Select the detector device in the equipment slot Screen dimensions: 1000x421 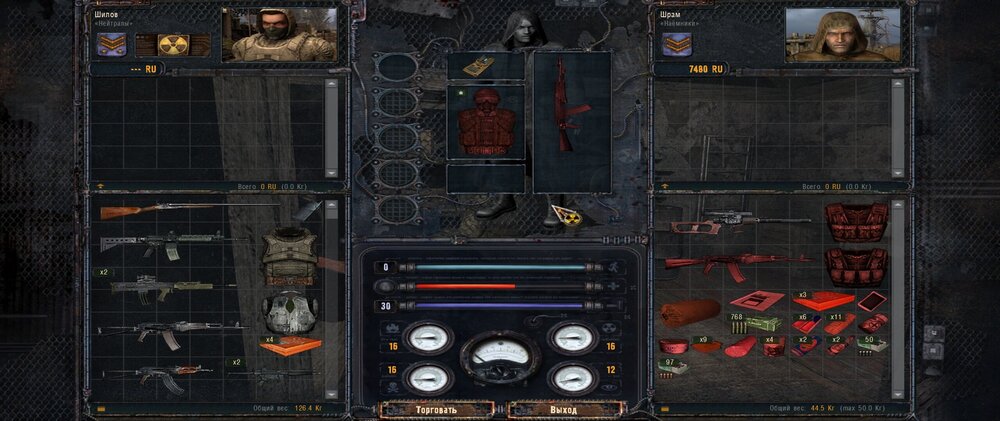(485, 67)
